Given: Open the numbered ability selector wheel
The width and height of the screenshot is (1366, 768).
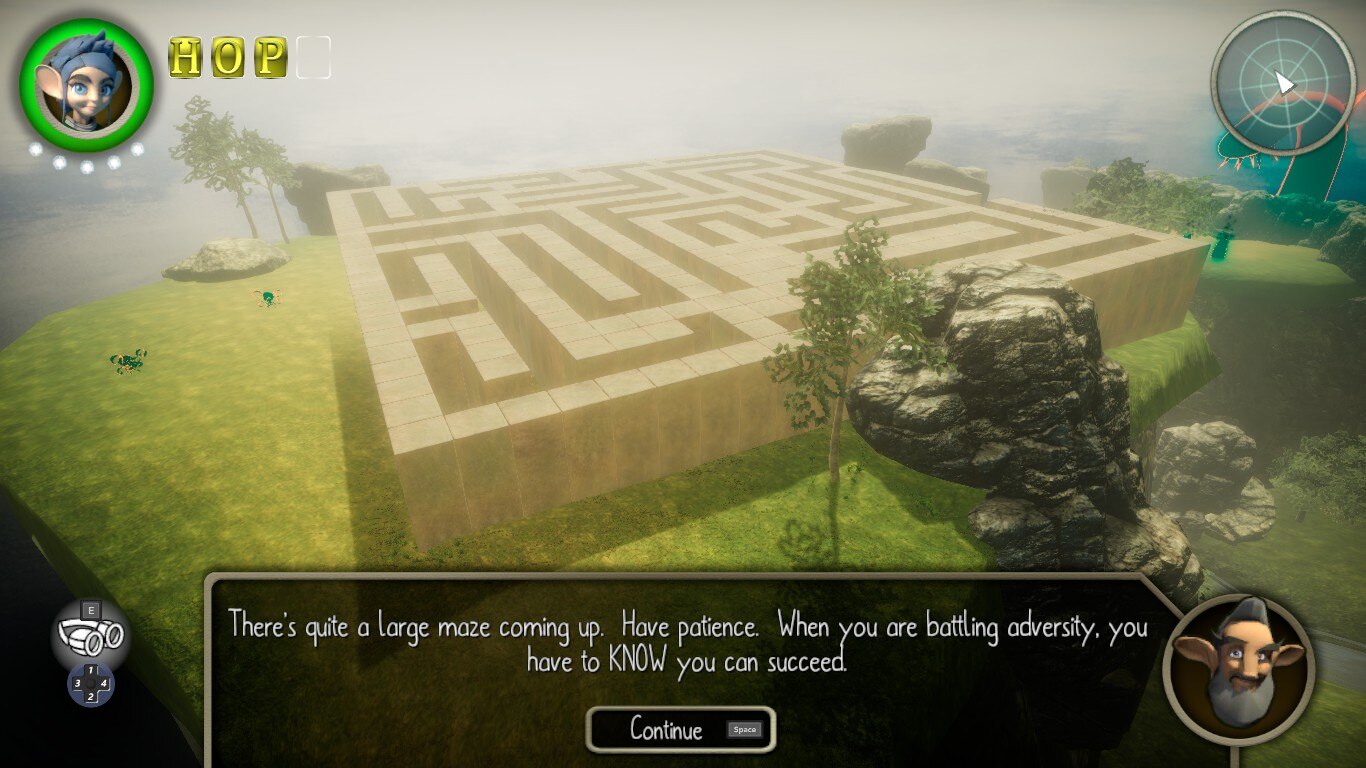Looking at the screenshot, I should 90,683.
